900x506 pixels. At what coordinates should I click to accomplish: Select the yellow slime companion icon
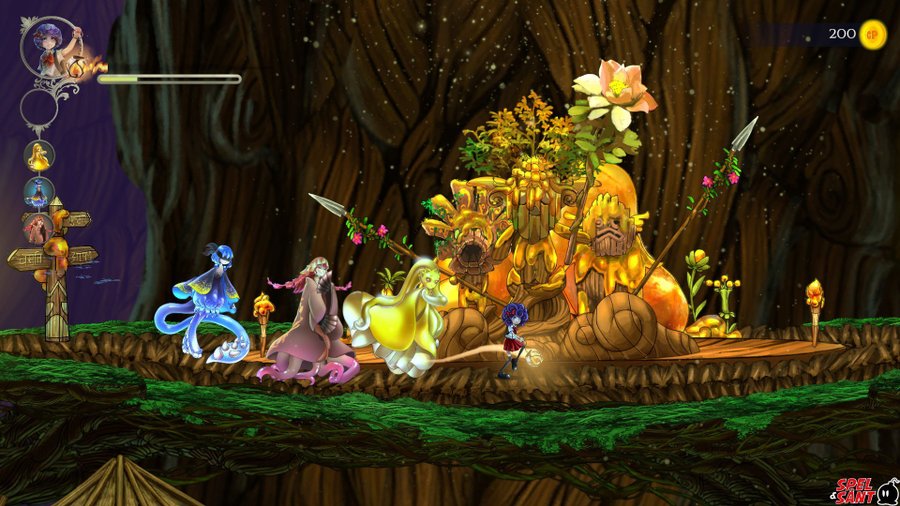click(x=39, y=155)
